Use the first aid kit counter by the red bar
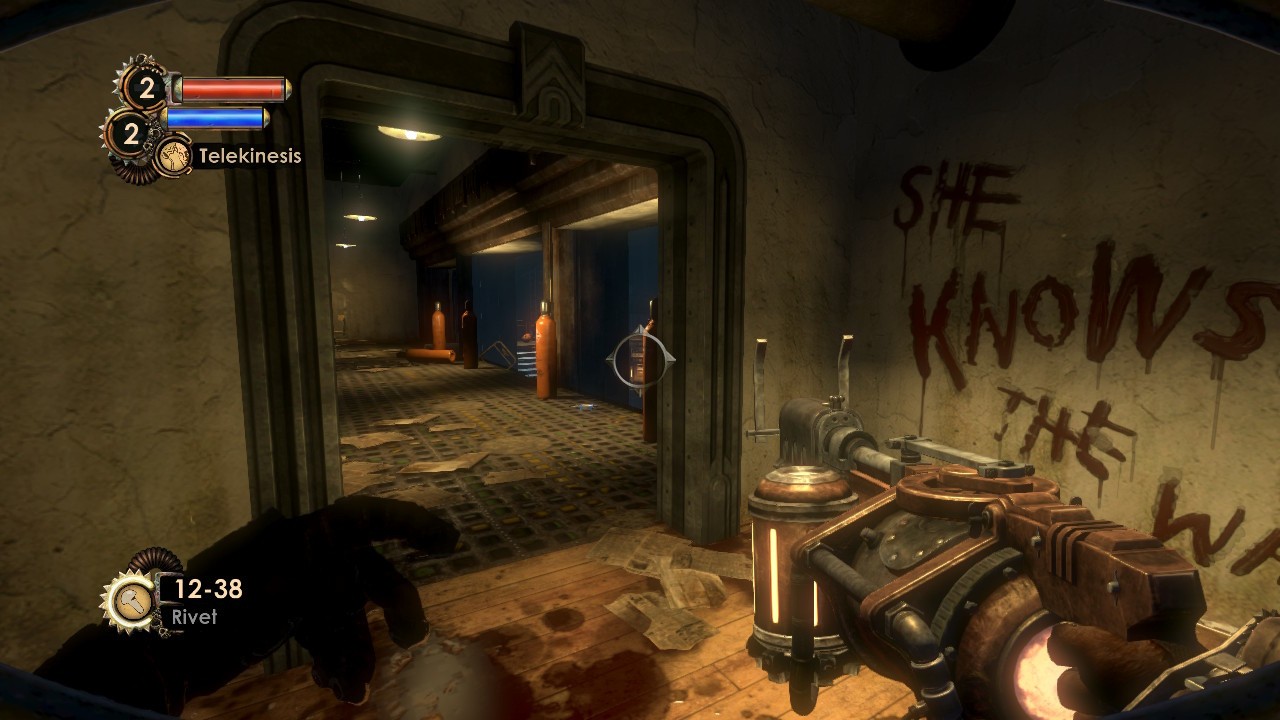The width and height of the screenshot is (1280, 720). pos(146,89)
